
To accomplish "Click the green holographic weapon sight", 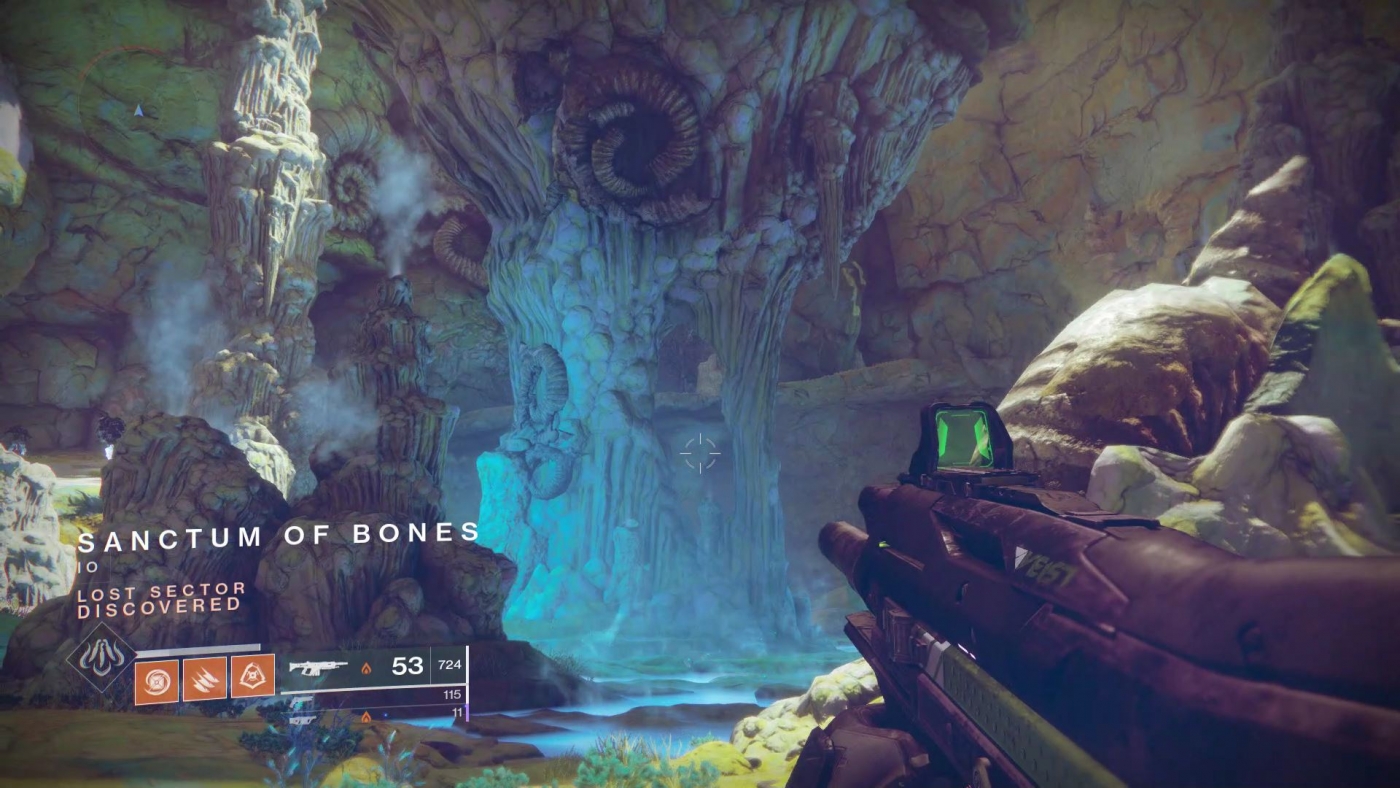I will pos(963,436).
